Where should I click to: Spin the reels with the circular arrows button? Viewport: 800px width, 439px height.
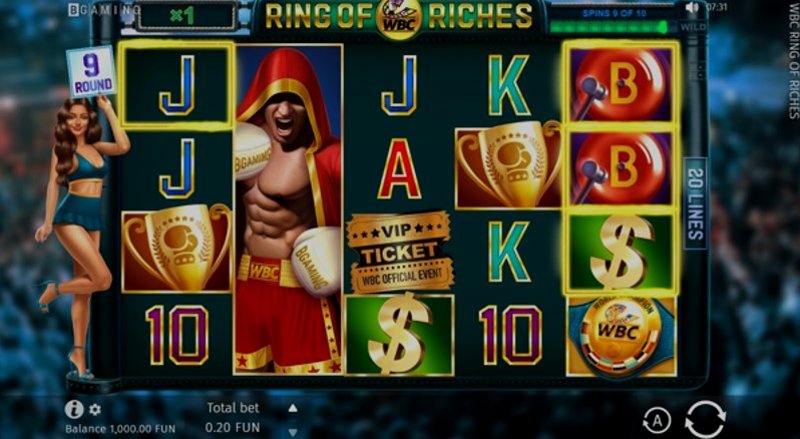(x=705, y=418)
